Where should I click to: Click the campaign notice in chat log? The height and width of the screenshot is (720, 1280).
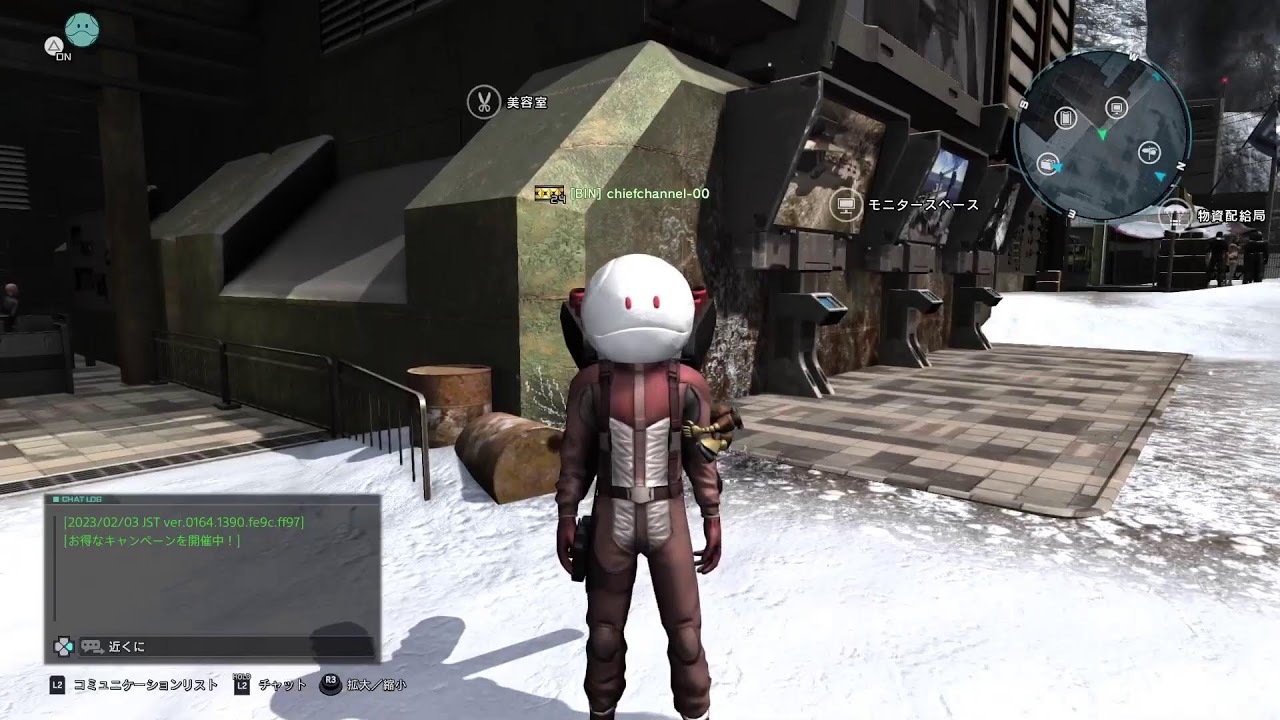coord(151,541)
